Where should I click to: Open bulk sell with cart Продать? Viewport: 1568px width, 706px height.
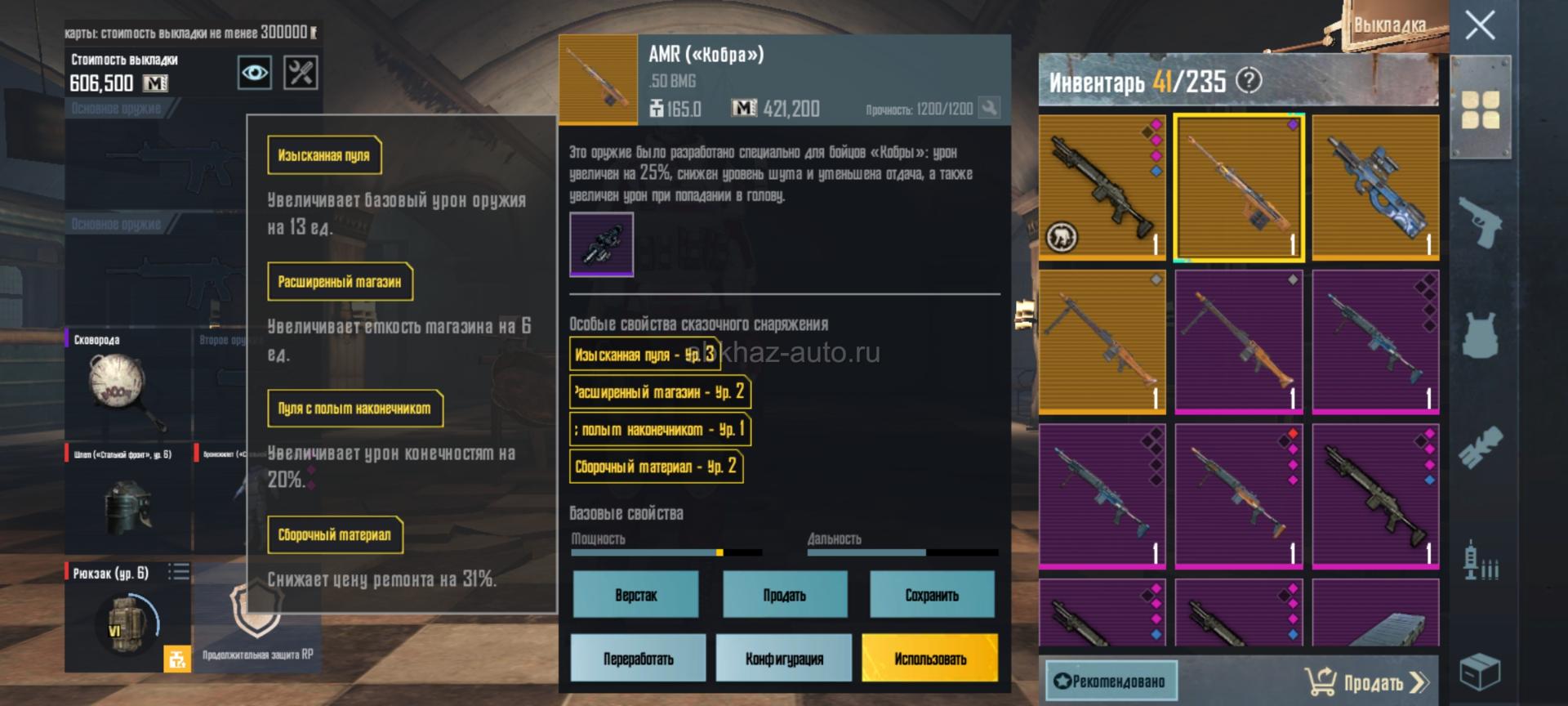click(x=1365, y=681)
